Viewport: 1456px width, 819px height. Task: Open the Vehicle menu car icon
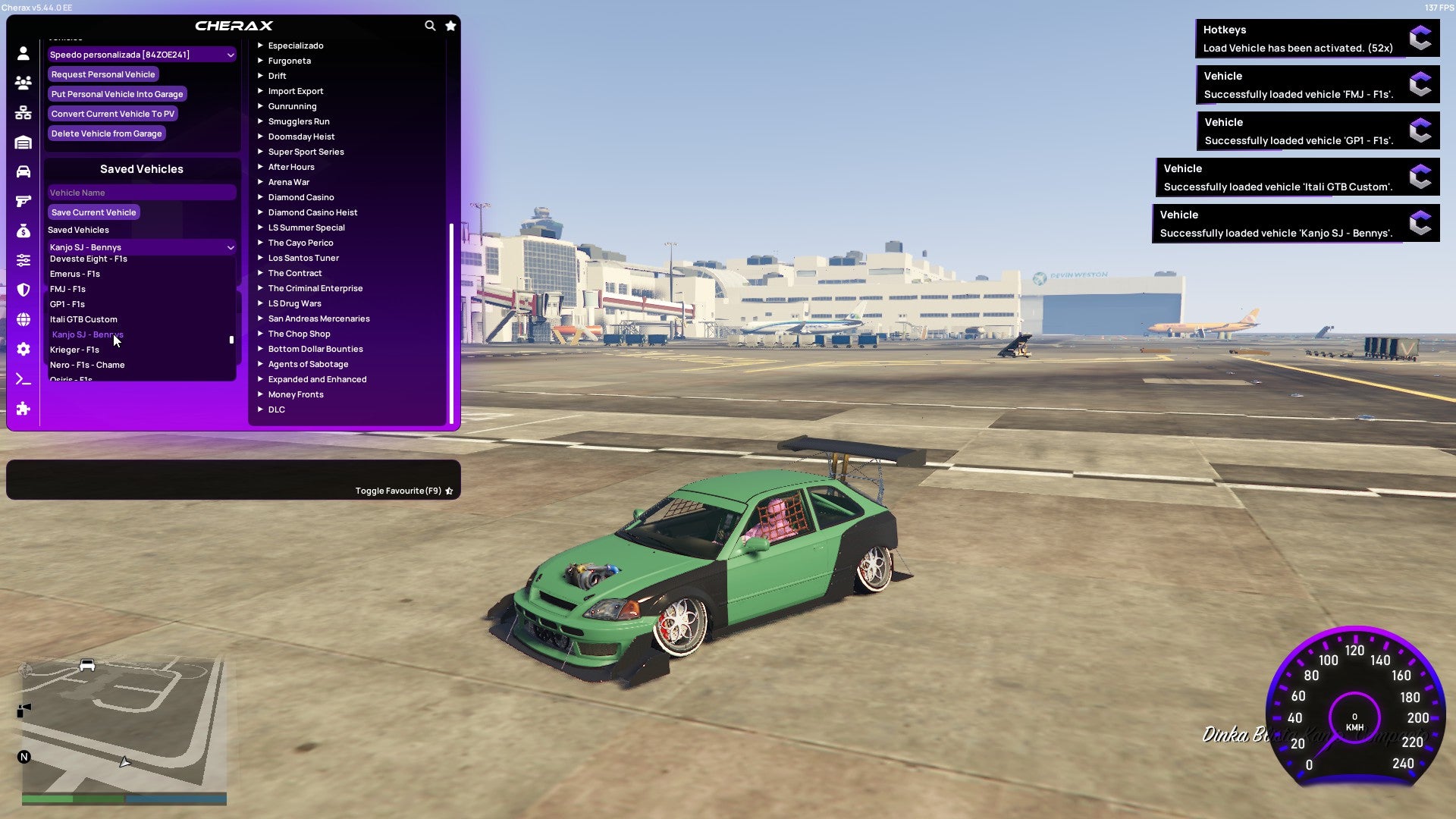pos(23,171)
